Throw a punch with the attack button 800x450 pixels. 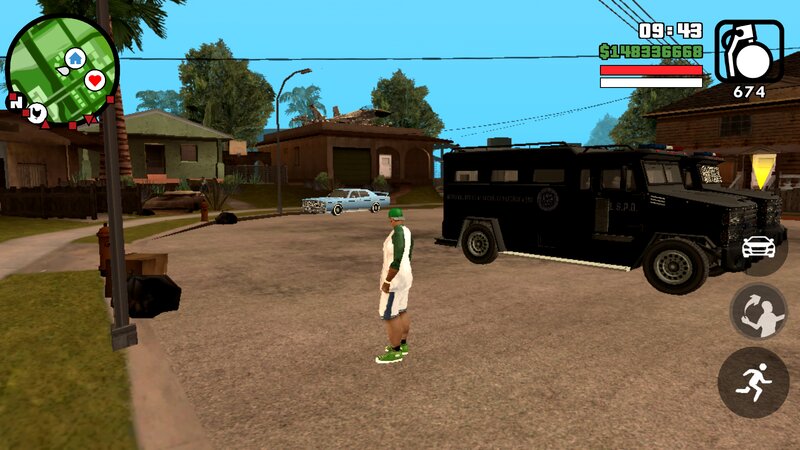coord(759,311)
